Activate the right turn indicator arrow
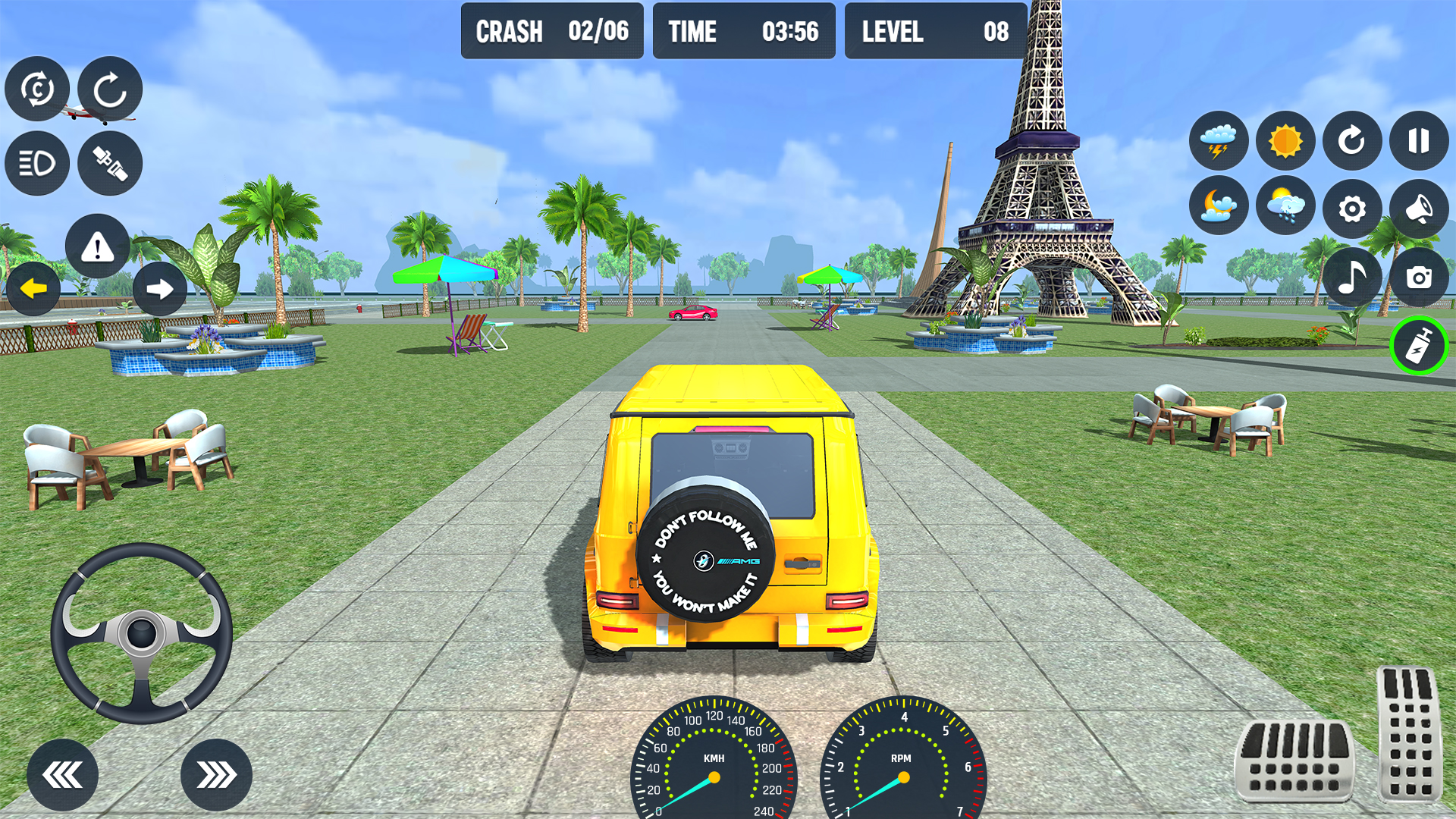Image resolution: width=1456 pixels, height=819 pixels. (x=160, y=288)
